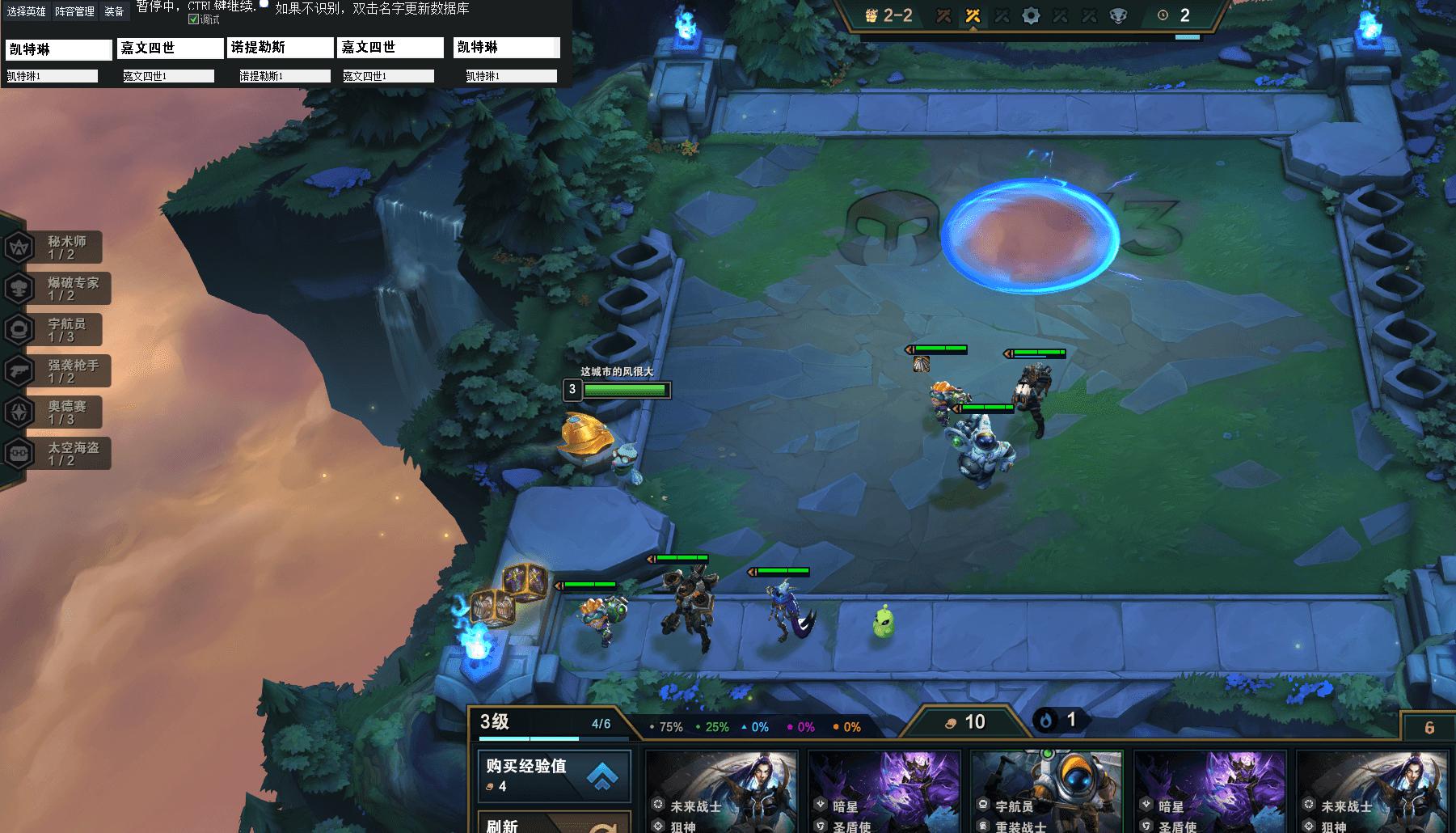Buy experience with the 购买经验值 button
This screenshot has width=1456, height=833.
pos(555,775)
